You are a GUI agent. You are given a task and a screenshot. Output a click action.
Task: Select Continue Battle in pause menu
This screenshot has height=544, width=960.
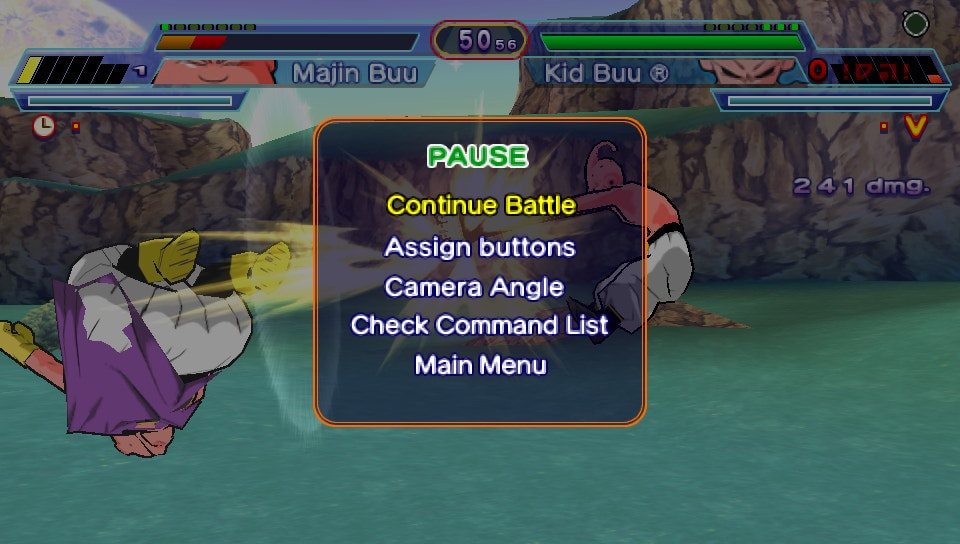(x=481, y=206)
